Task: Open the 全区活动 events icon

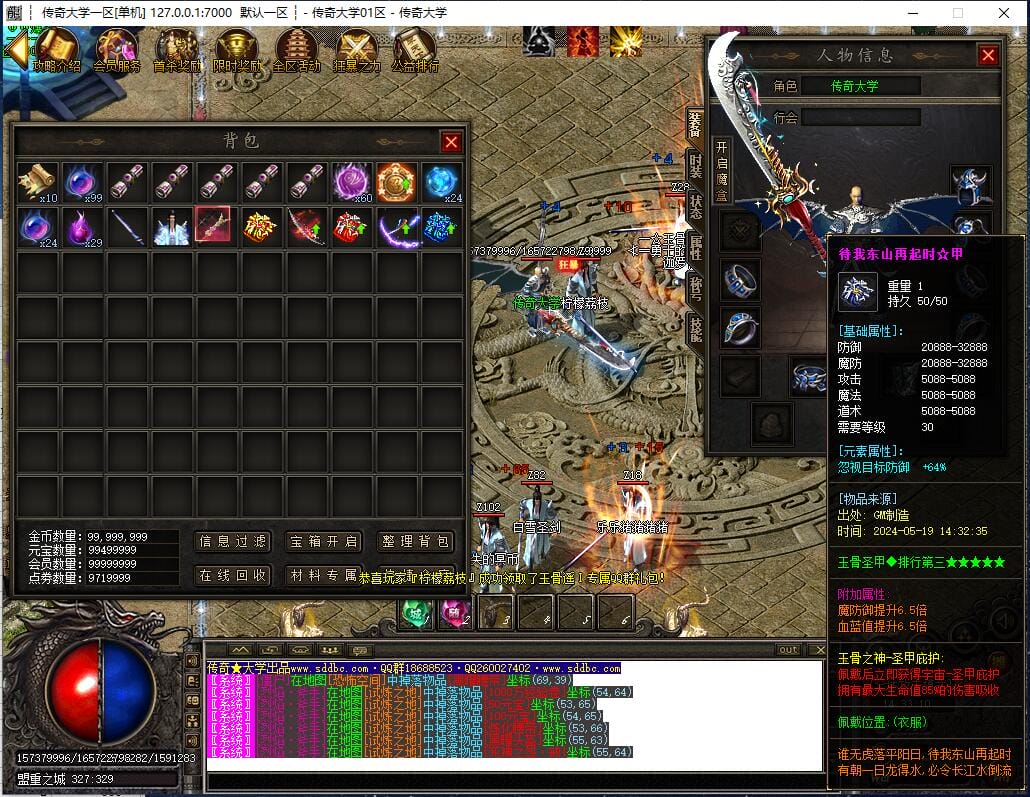Action: point(296,51)
